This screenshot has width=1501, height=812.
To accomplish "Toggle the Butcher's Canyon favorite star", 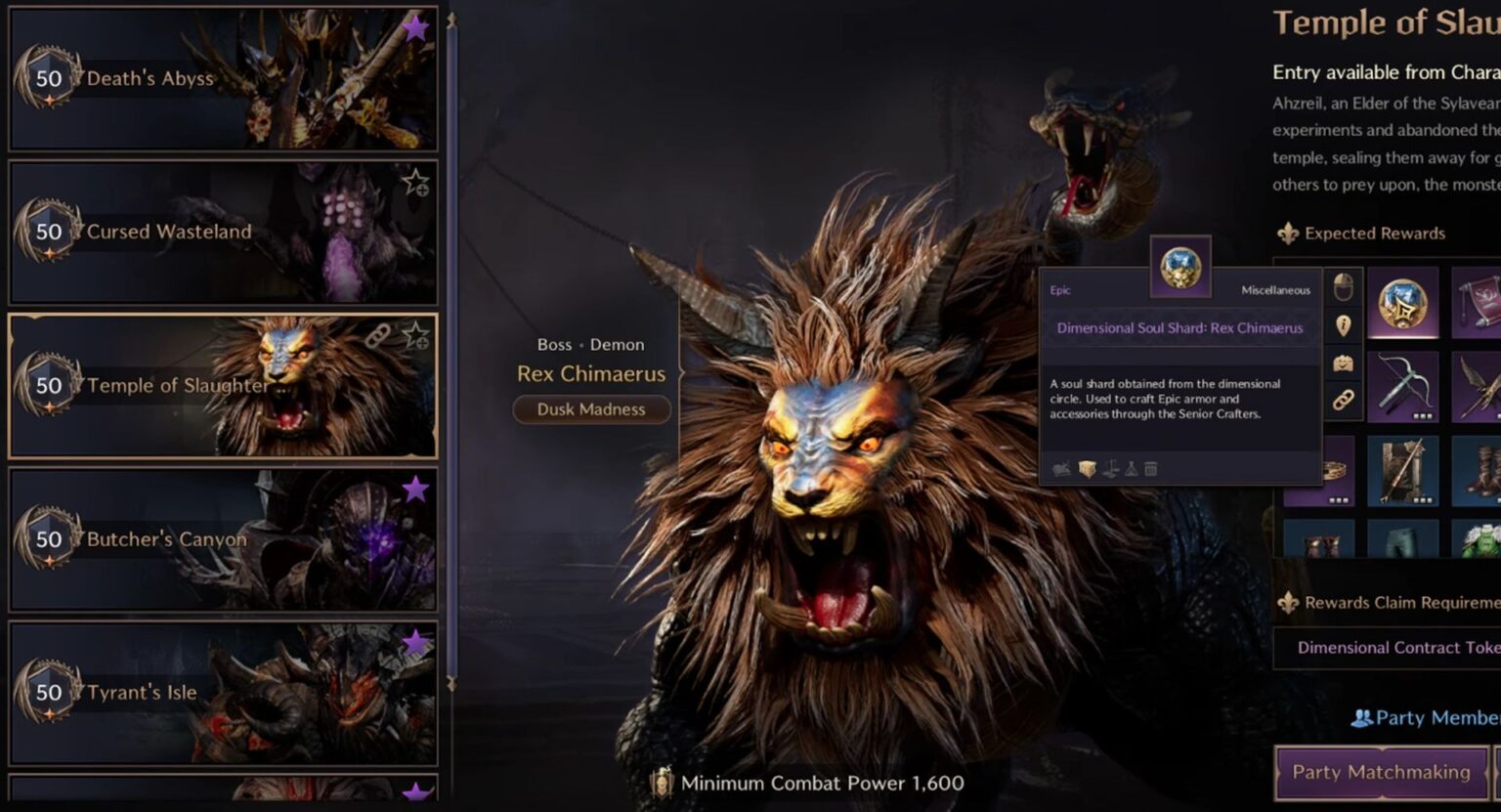I will point(415,489).
